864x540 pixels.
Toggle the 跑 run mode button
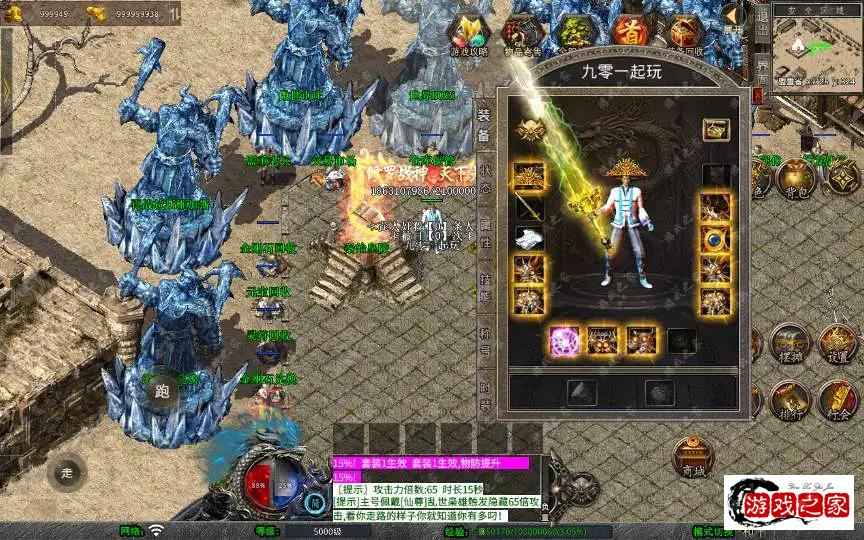pos(163,393)
